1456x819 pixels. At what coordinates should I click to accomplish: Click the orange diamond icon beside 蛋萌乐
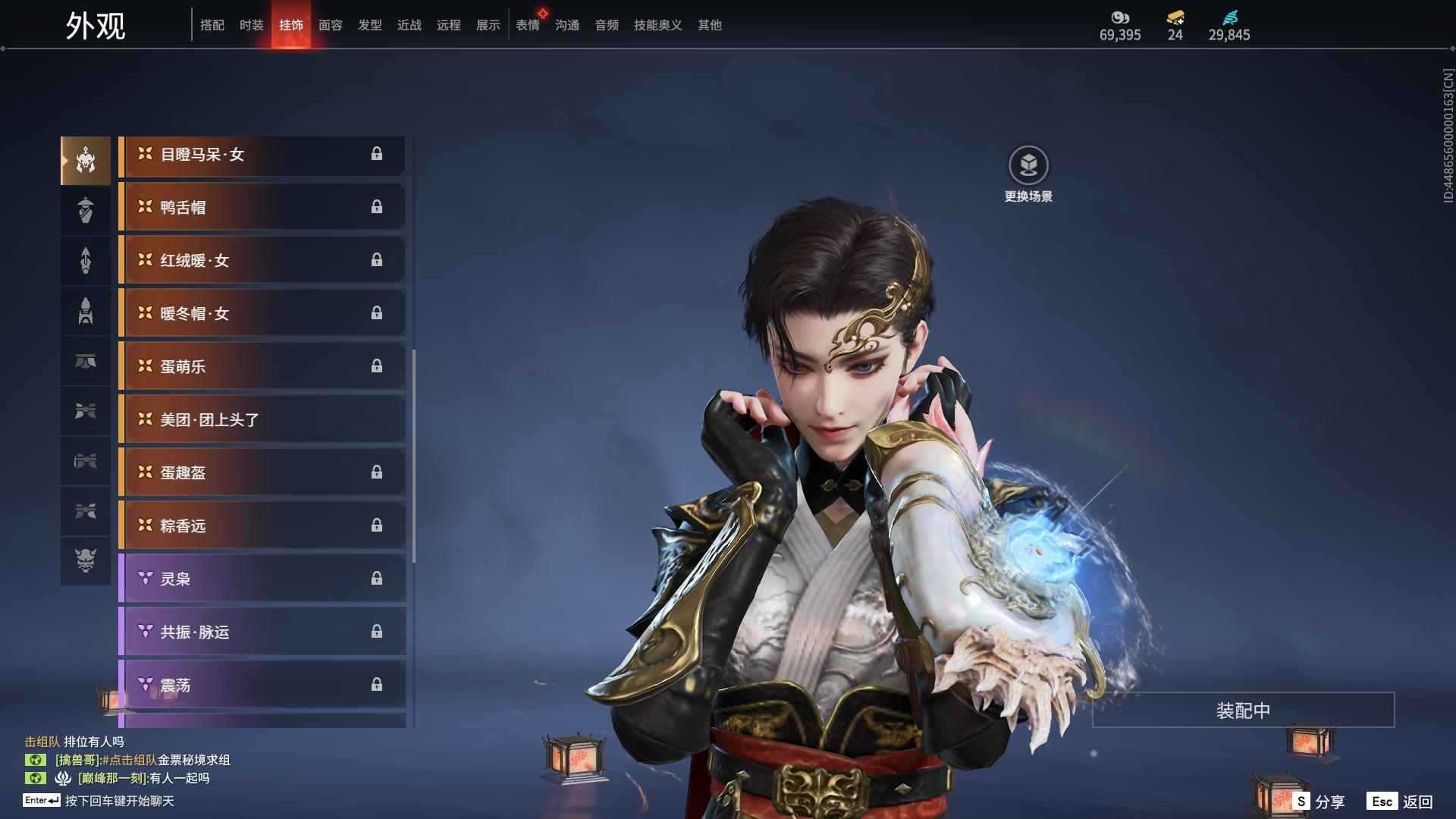coord(144,366)
